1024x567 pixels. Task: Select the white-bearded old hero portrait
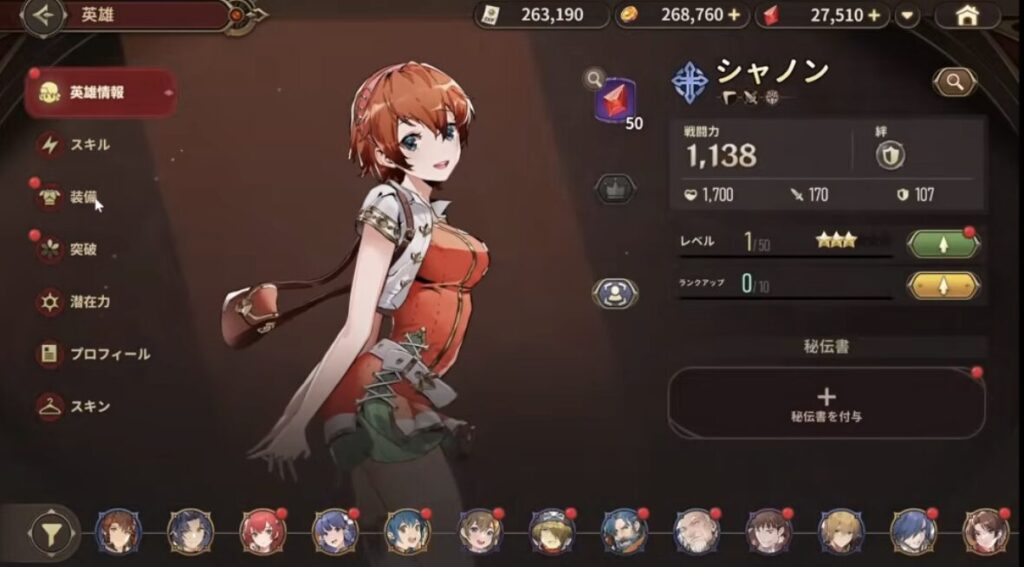tap(697, 531)
